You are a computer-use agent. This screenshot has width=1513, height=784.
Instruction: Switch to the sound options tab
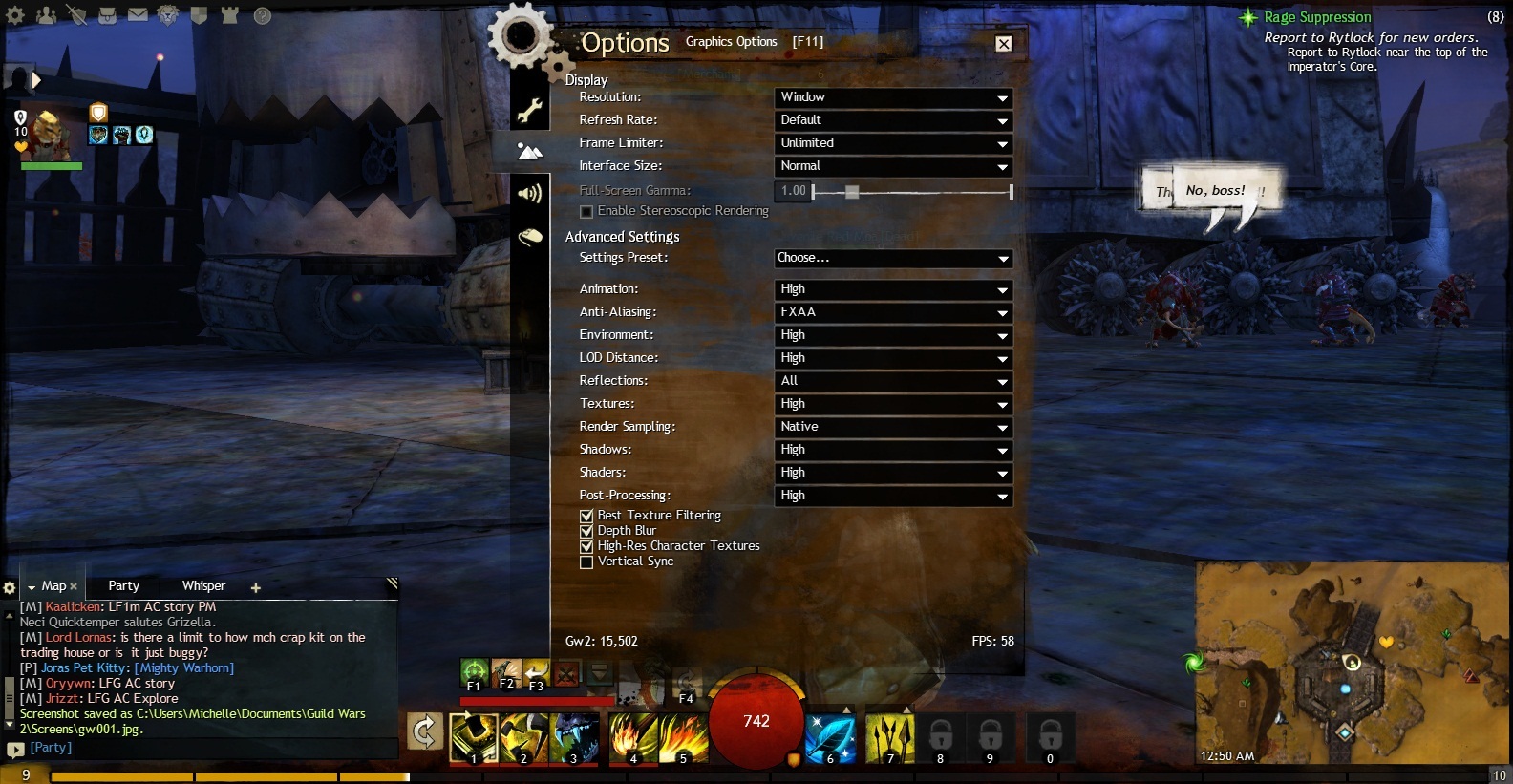click(x=529, y=194)
